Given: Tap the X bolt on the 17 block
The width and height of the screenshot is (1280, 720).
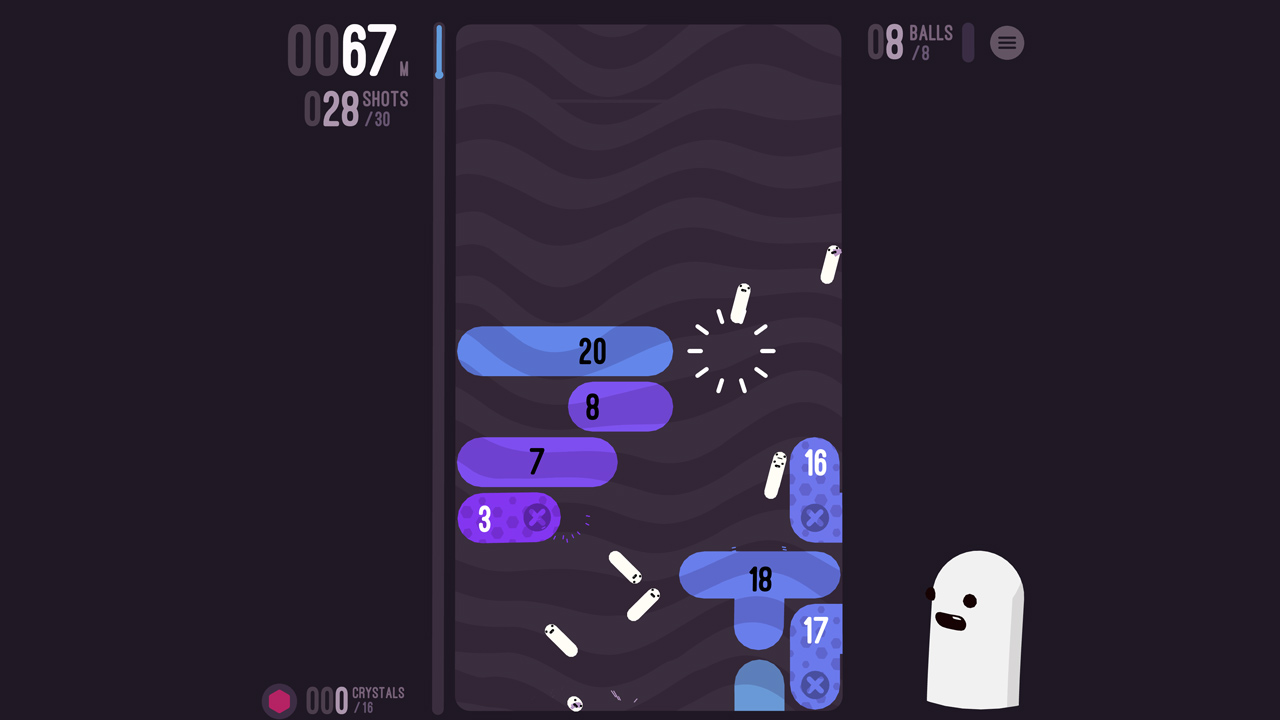Looking at the screenshot, I should [x=815, y=686].
